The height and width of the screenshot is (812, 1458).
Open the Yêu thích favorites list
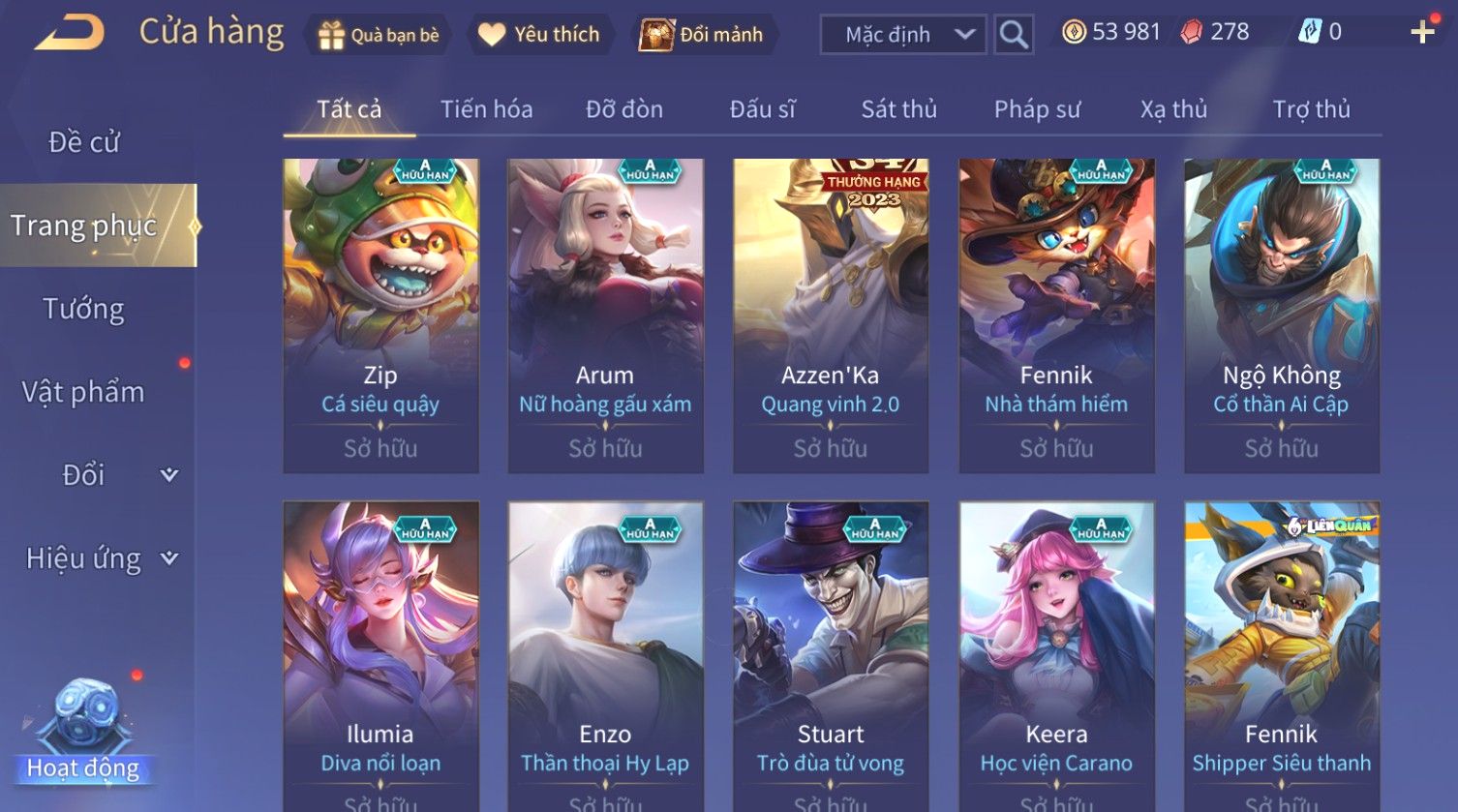(539, 35)
